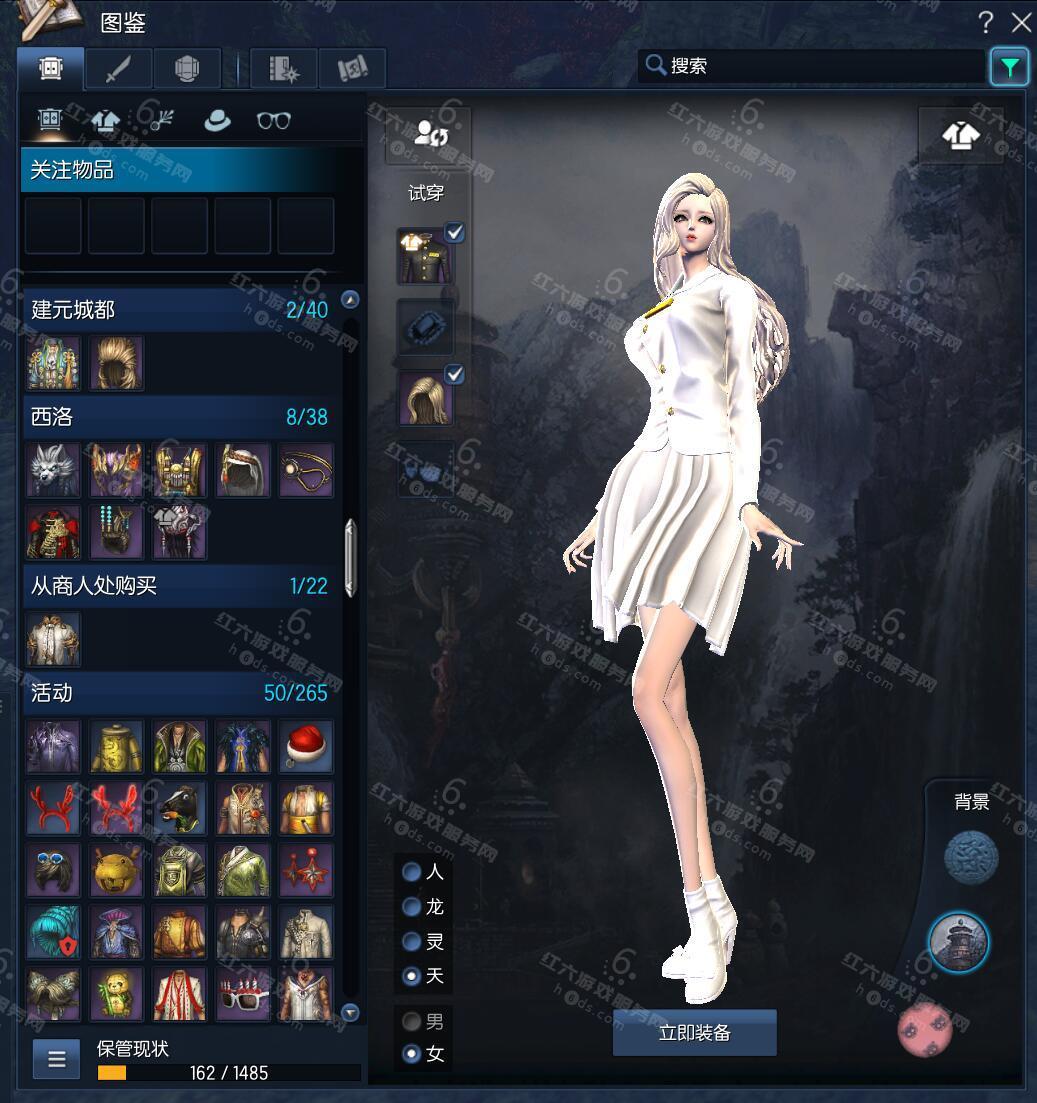Screen dimensions: 1037x1103
Task: Select the Santa hat costume icon
Action: pos(305,746)
